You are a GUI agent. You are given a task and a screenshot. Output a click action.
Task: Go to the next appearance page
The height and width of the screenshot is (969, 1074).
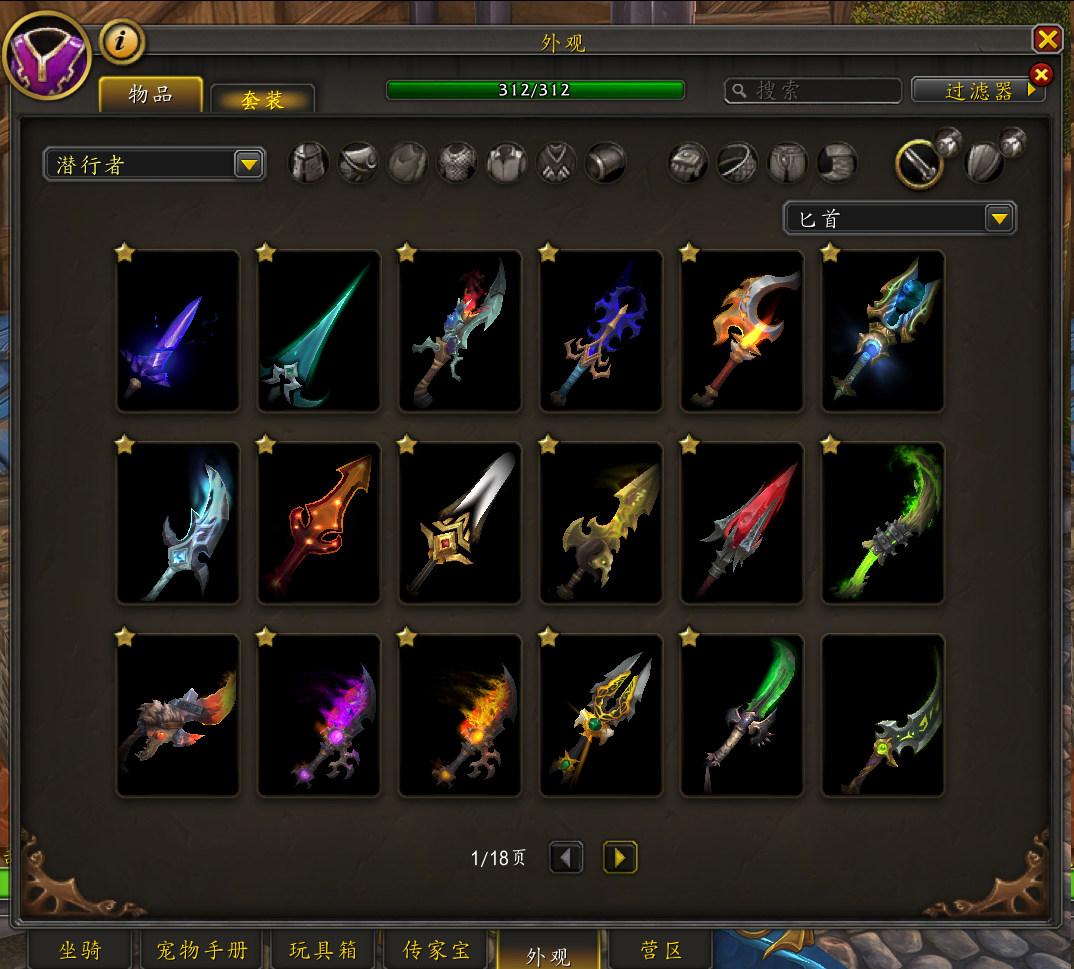(x=620, y=857)
